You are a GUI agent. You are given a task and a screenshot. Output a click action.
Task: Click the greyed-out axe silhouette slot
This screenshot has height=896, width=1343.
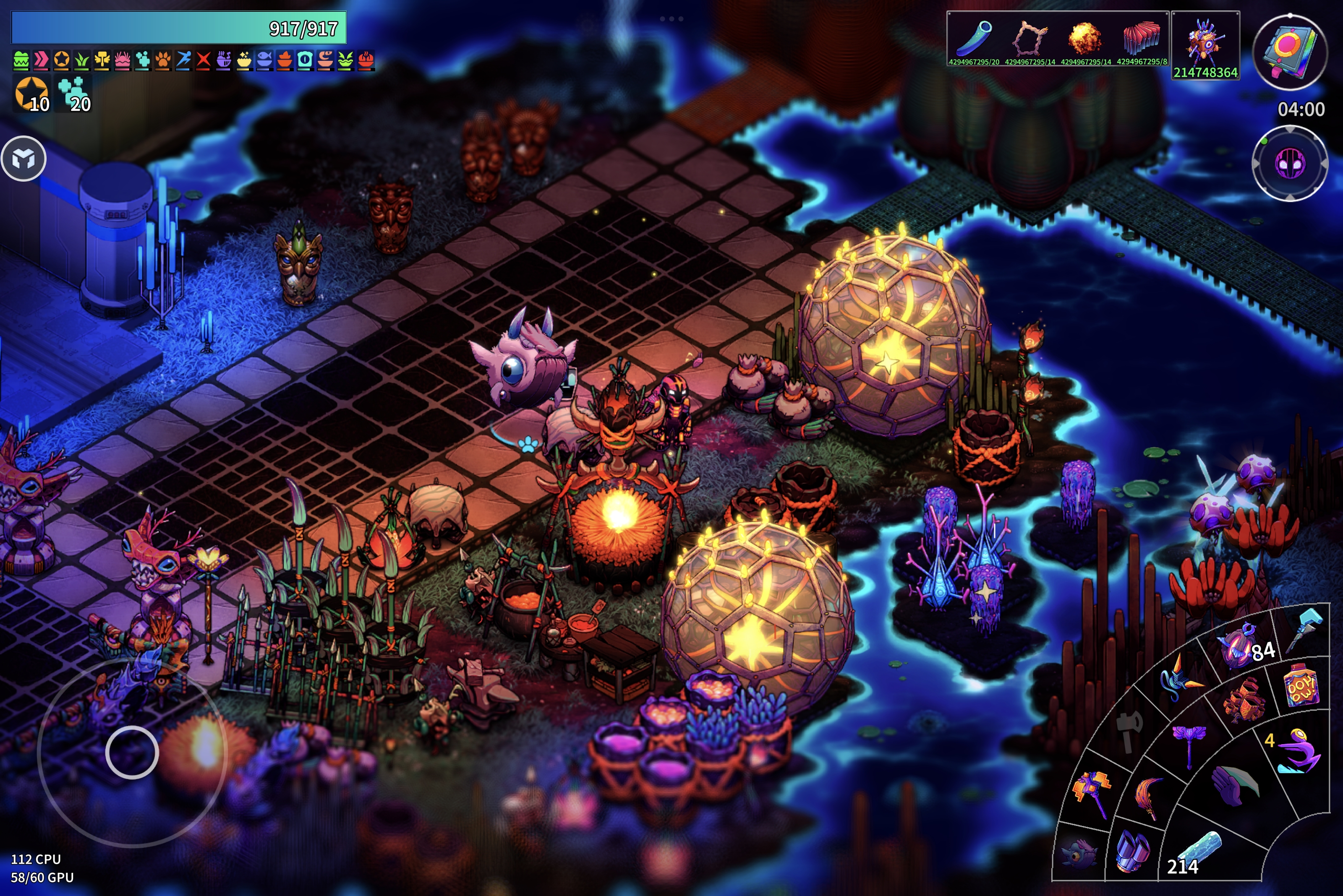[x=1129, y=730]
